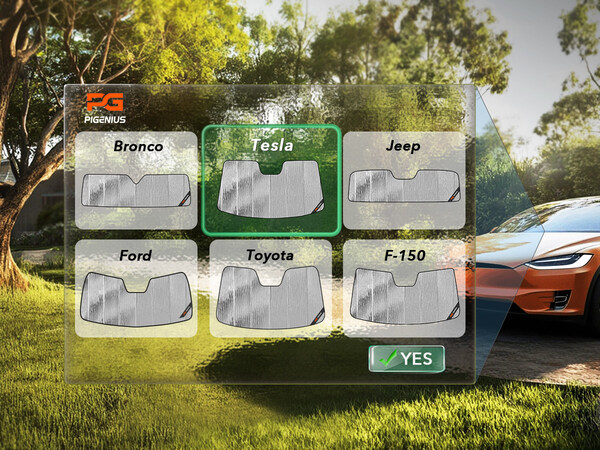
Task: Choose the Toyota sunshade tile
Action: [271, 288]
